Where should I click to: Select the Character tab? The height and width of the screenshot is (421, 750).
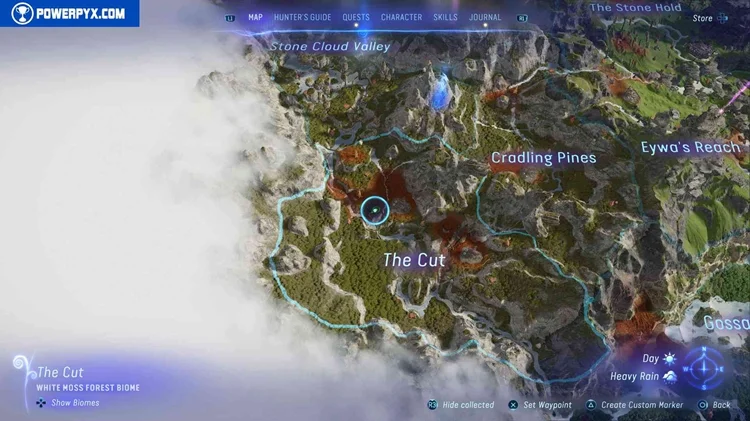click(x=401, y=17)
